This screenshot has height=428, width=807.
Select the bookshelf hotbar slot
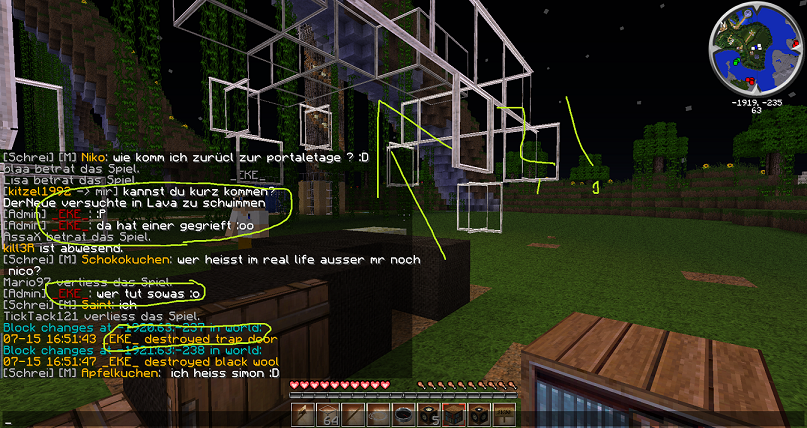click(x=453, y=413)
